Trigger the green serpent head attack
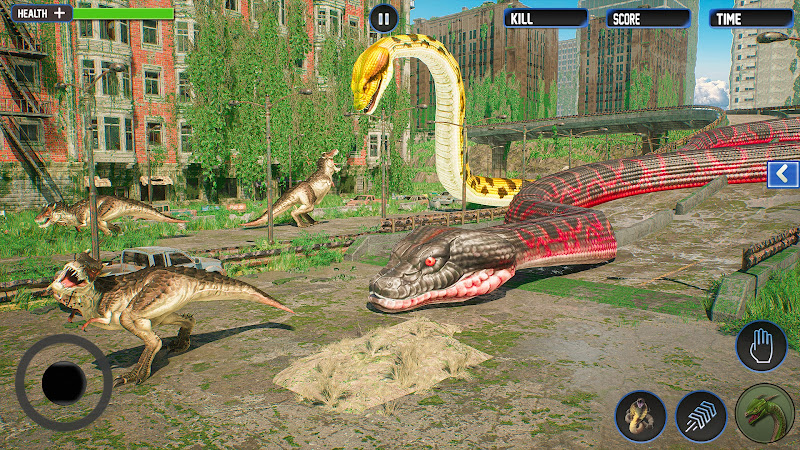The width and height of the screenshot is (800, 450). [765, 413]
